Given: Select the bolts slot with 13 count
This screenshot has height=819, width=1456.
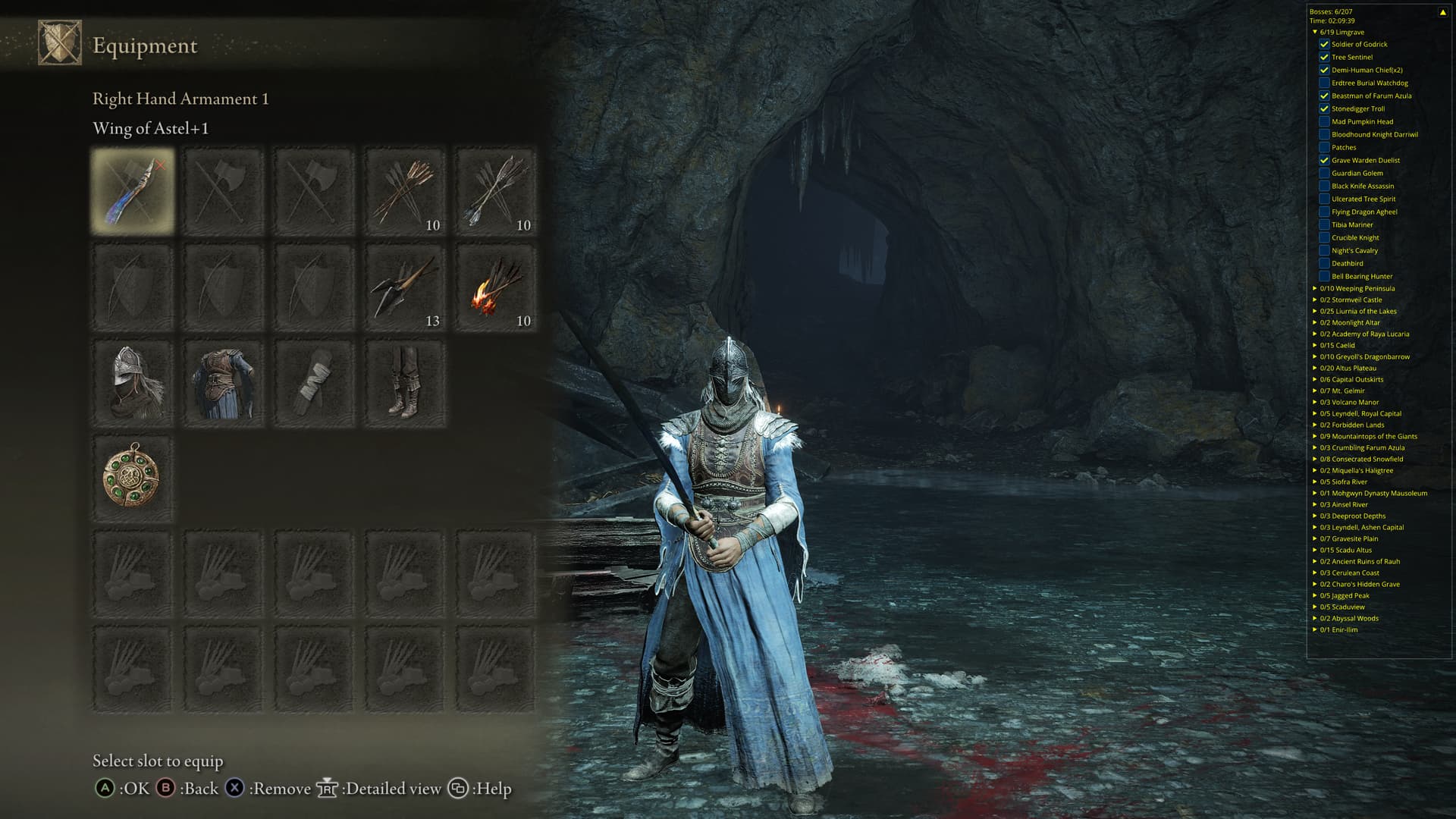Looking at the screenshot, I should (x=405, y=288).
